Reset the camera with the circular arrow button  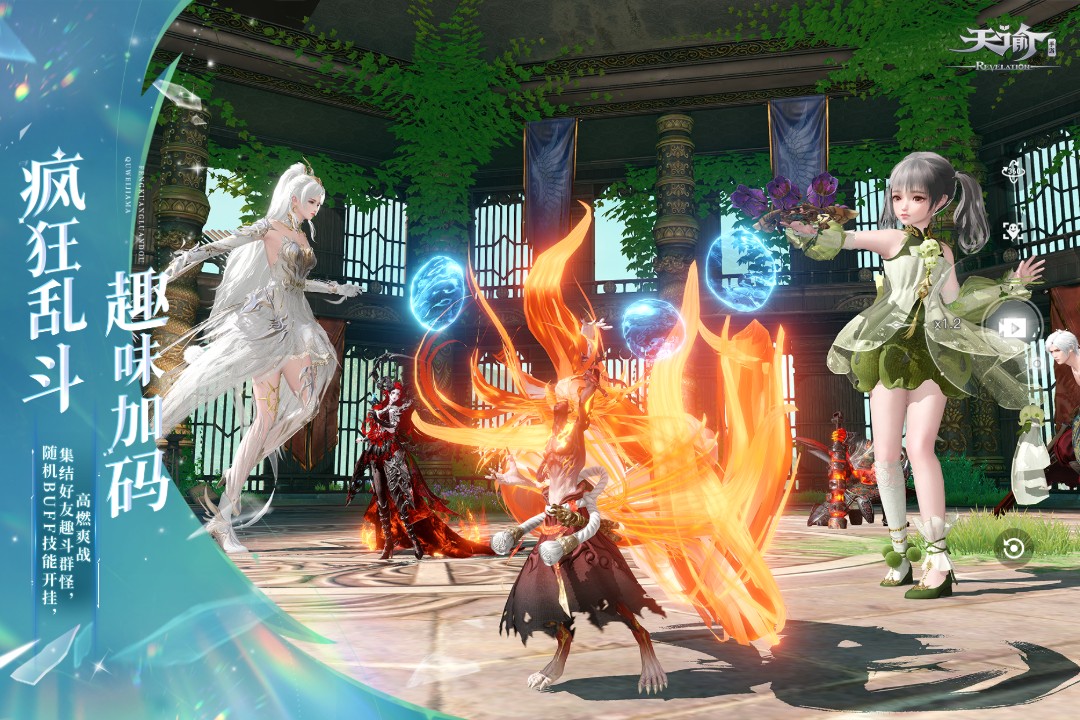(1014, 547)
